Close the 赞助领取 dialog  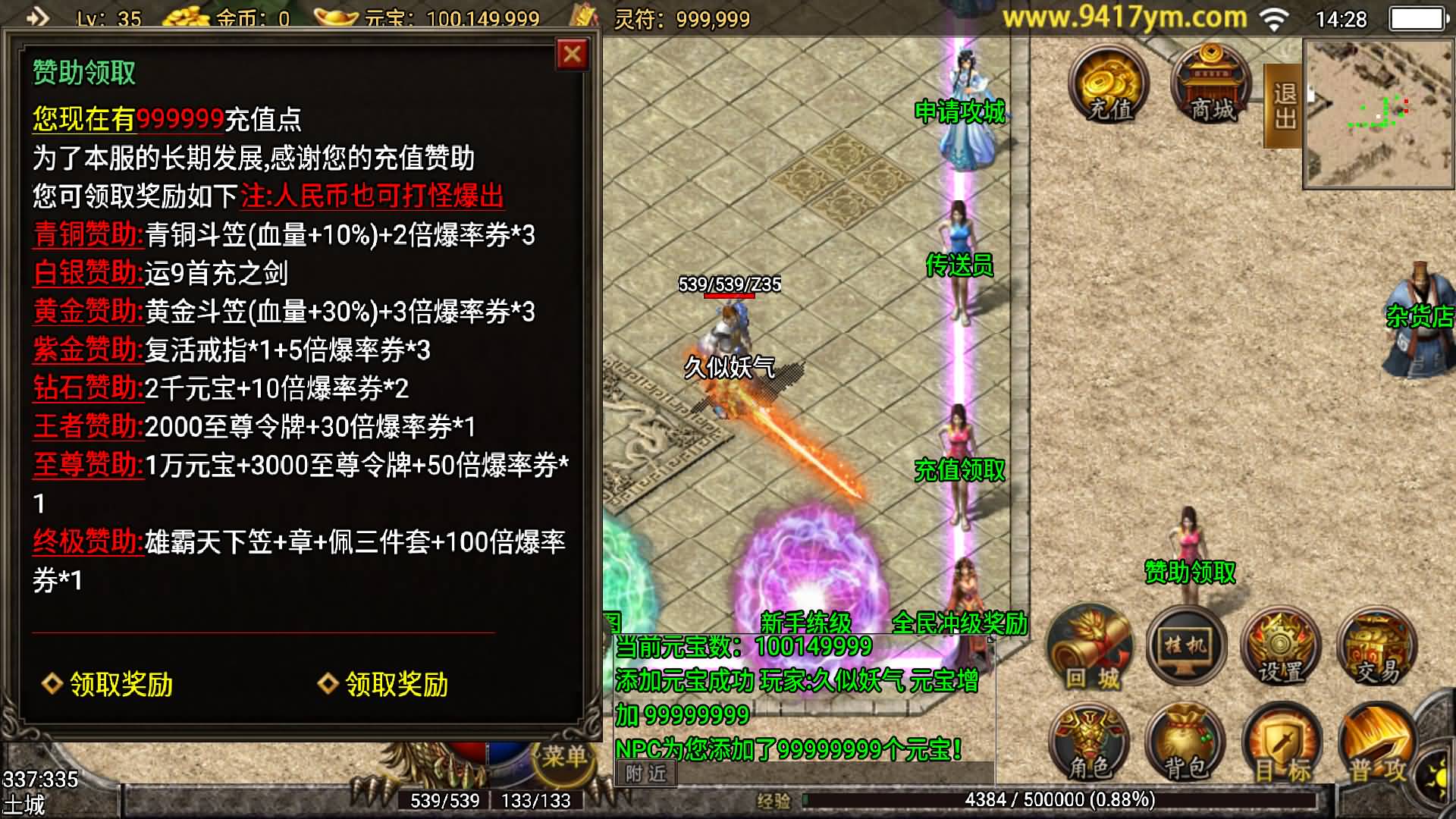click(573, 53)
